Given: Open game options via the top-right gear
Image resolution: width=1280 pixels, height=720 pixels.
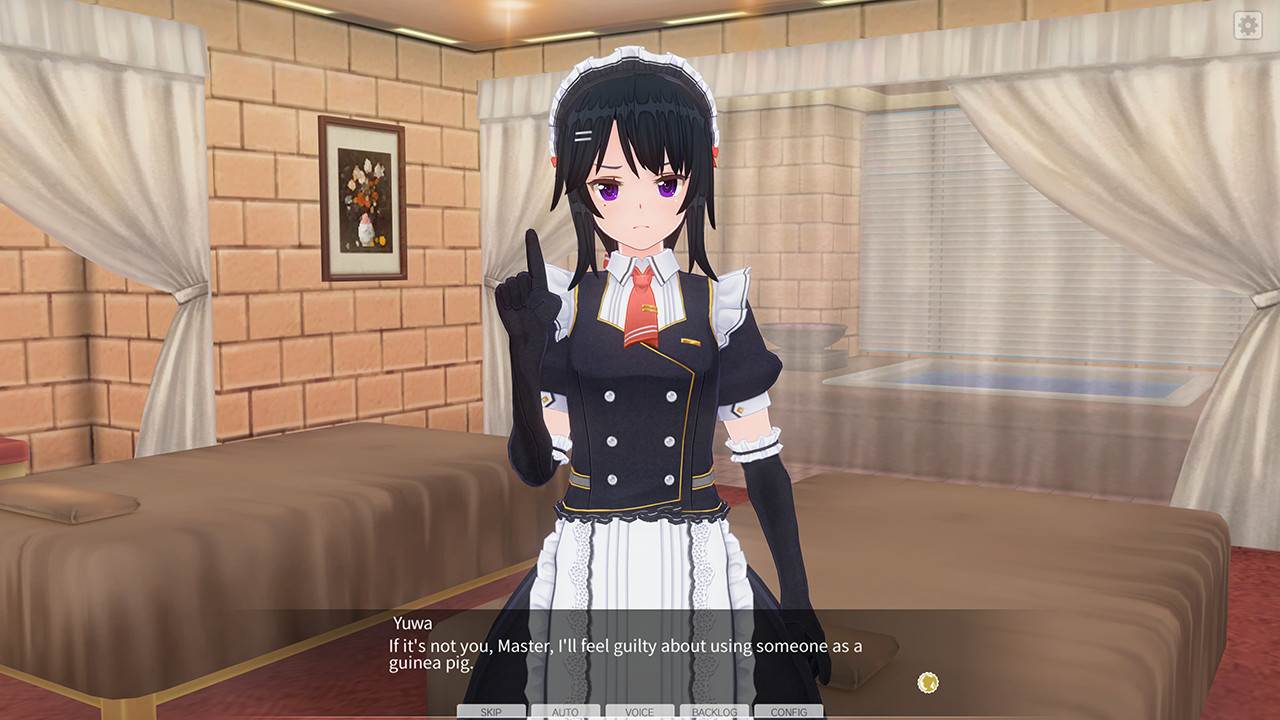Looking at the screenshot, I should tap(1248, 25).
